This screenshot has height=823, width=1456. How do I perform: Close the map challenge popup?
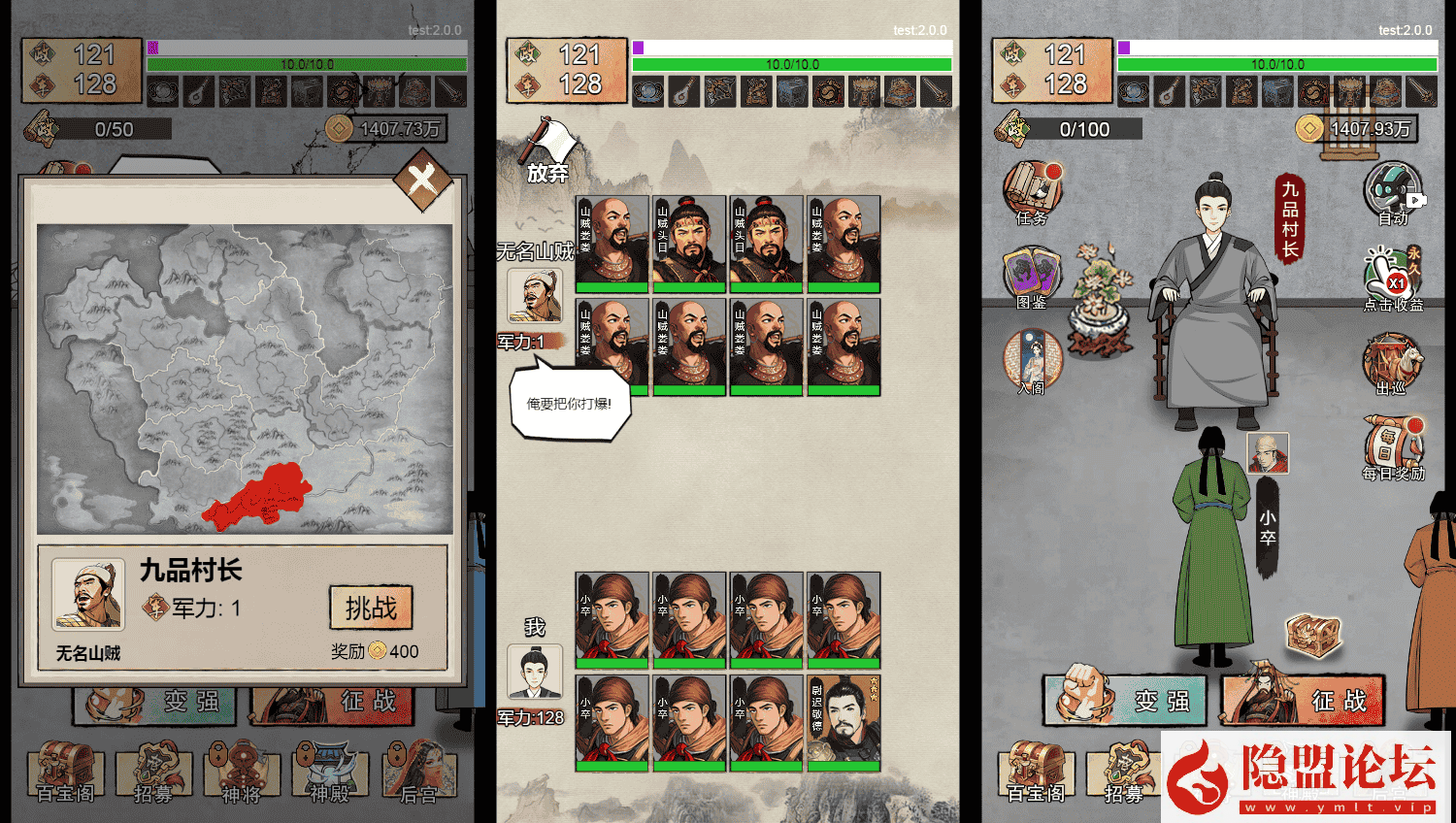422,181
